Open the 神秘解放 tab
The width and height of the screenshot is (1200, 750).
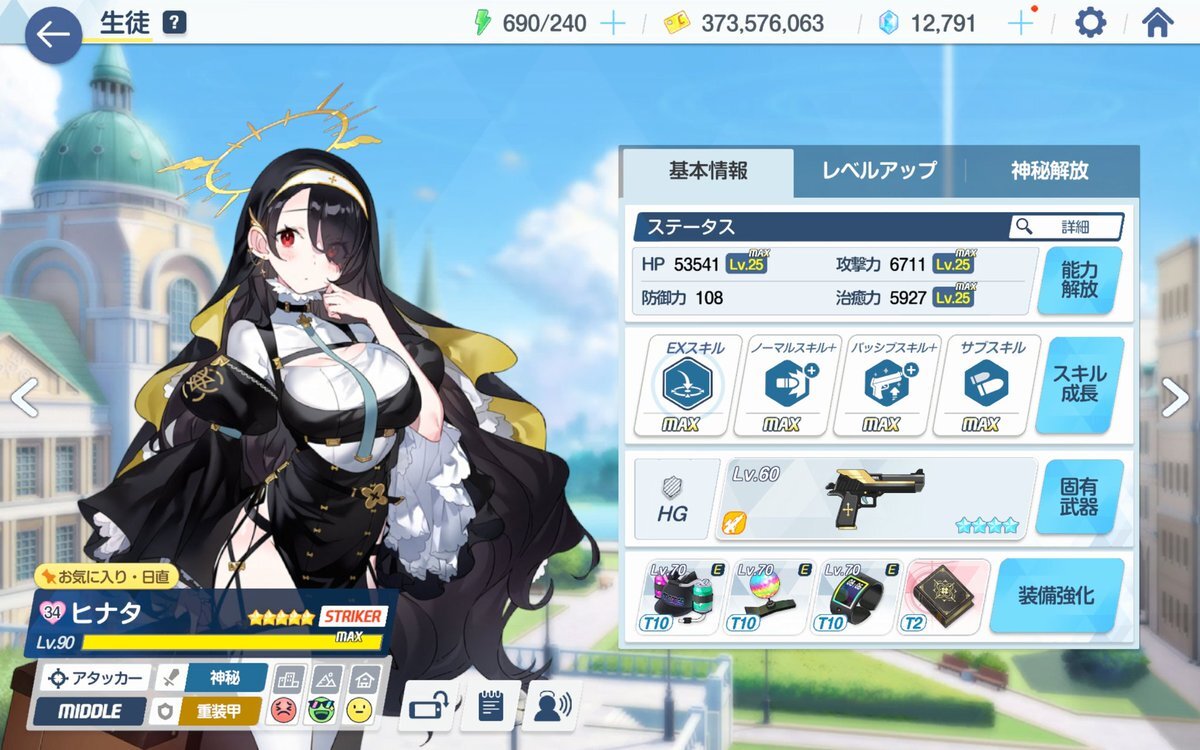click(1049, 170)
